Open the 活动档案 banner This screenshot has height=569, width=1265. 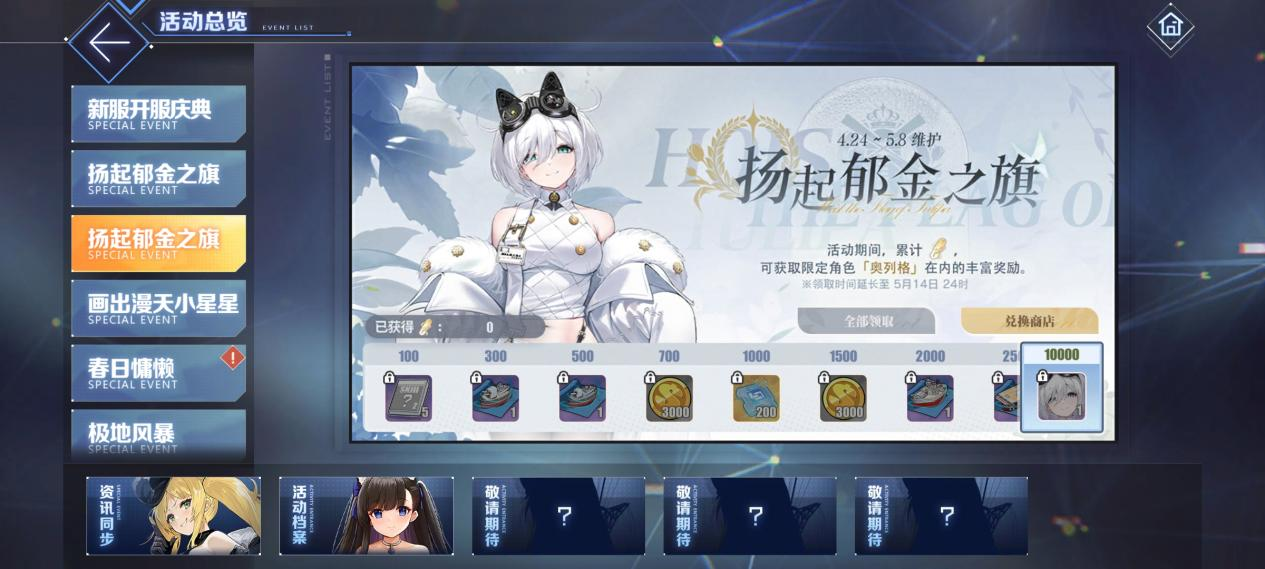(x=366, y=515)
